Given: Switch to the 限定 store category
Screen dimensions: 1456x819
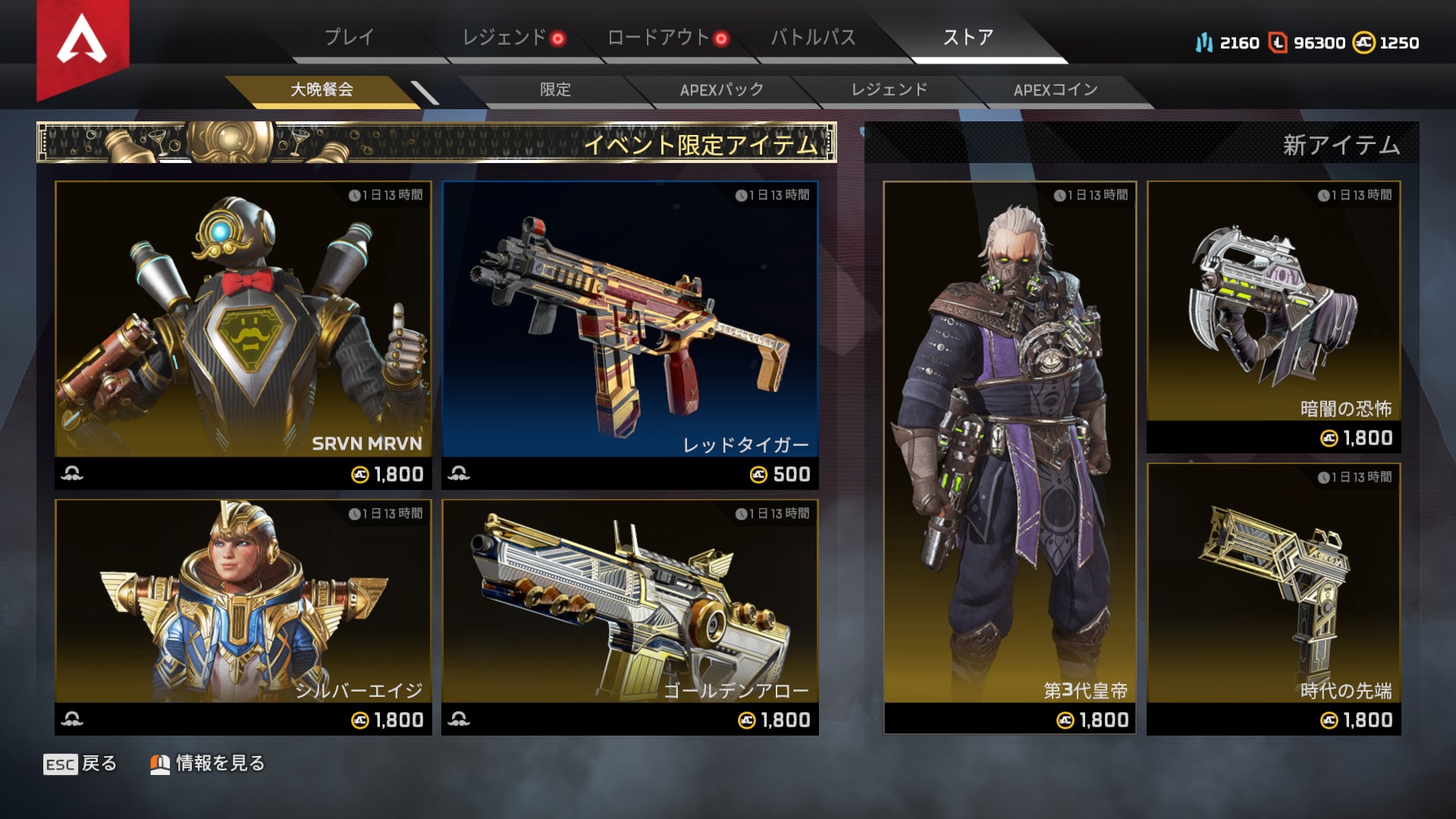Looking at the screenshot, I should point(555,89).
